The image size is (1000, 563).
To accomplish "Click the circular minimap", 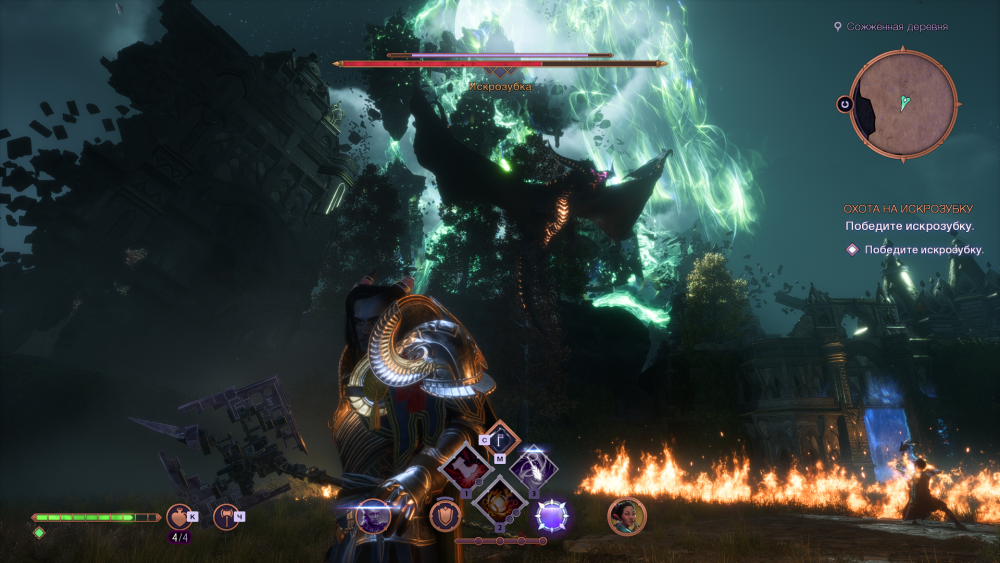I will click(x=904, y=103).
